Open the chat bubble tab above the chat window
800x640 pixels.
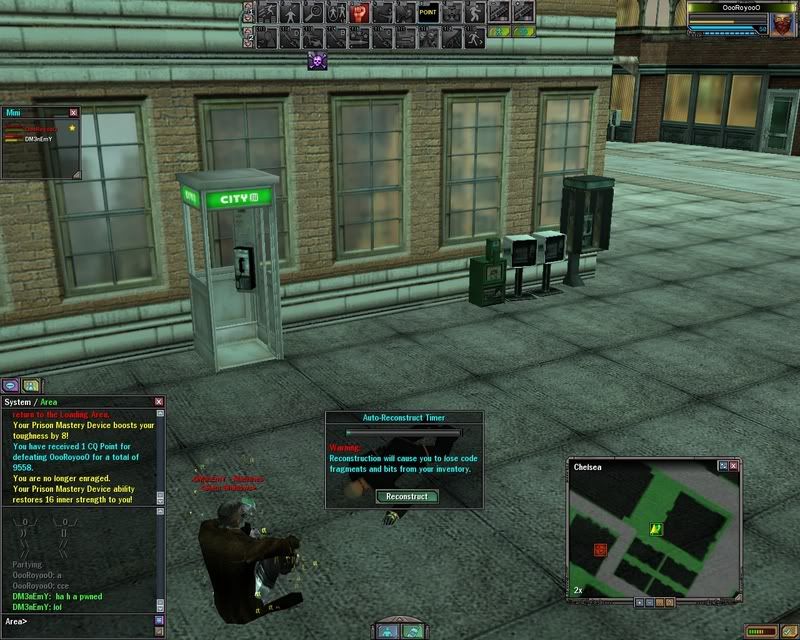click(11, 385)
